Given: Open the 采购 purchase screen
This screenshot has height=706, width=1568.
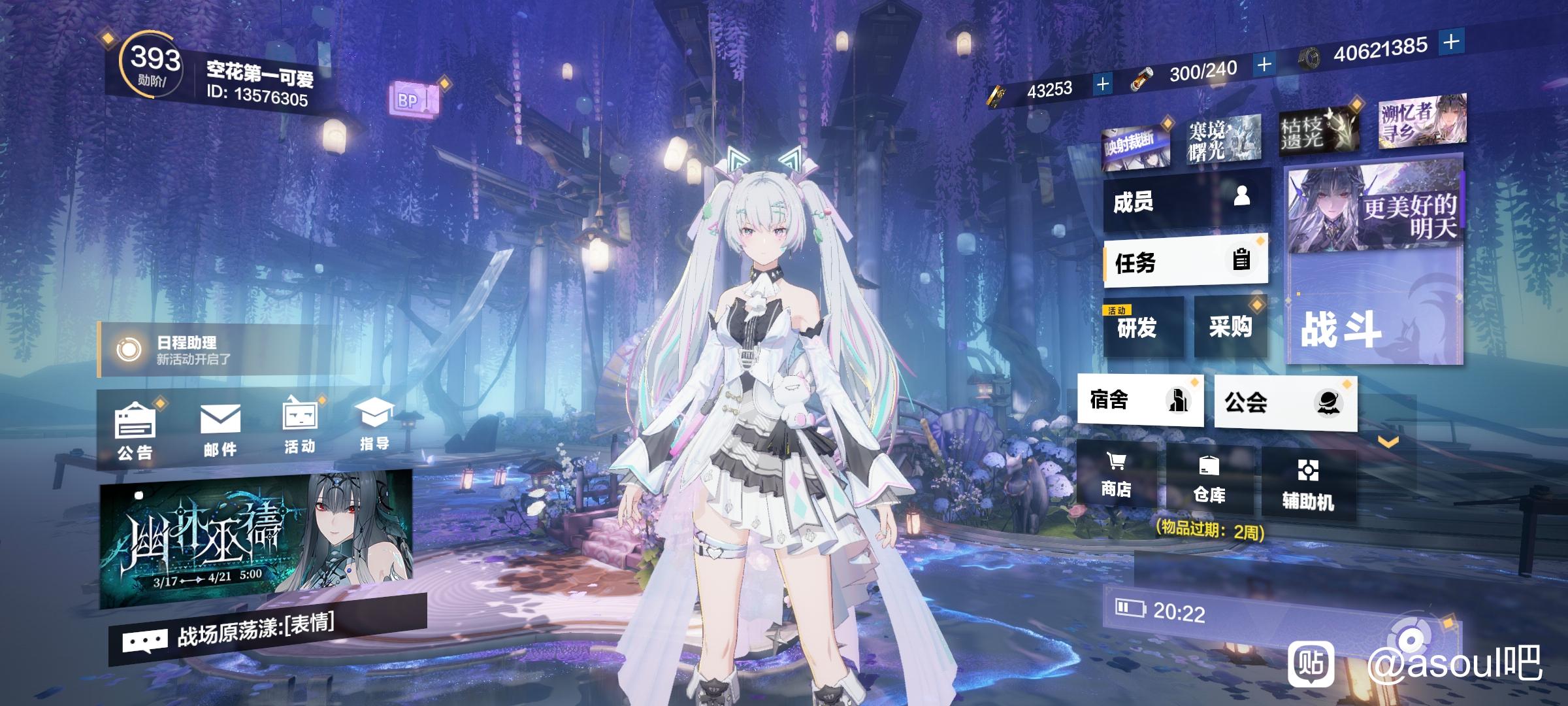Looking at the screenshot, I should 1230,326.
